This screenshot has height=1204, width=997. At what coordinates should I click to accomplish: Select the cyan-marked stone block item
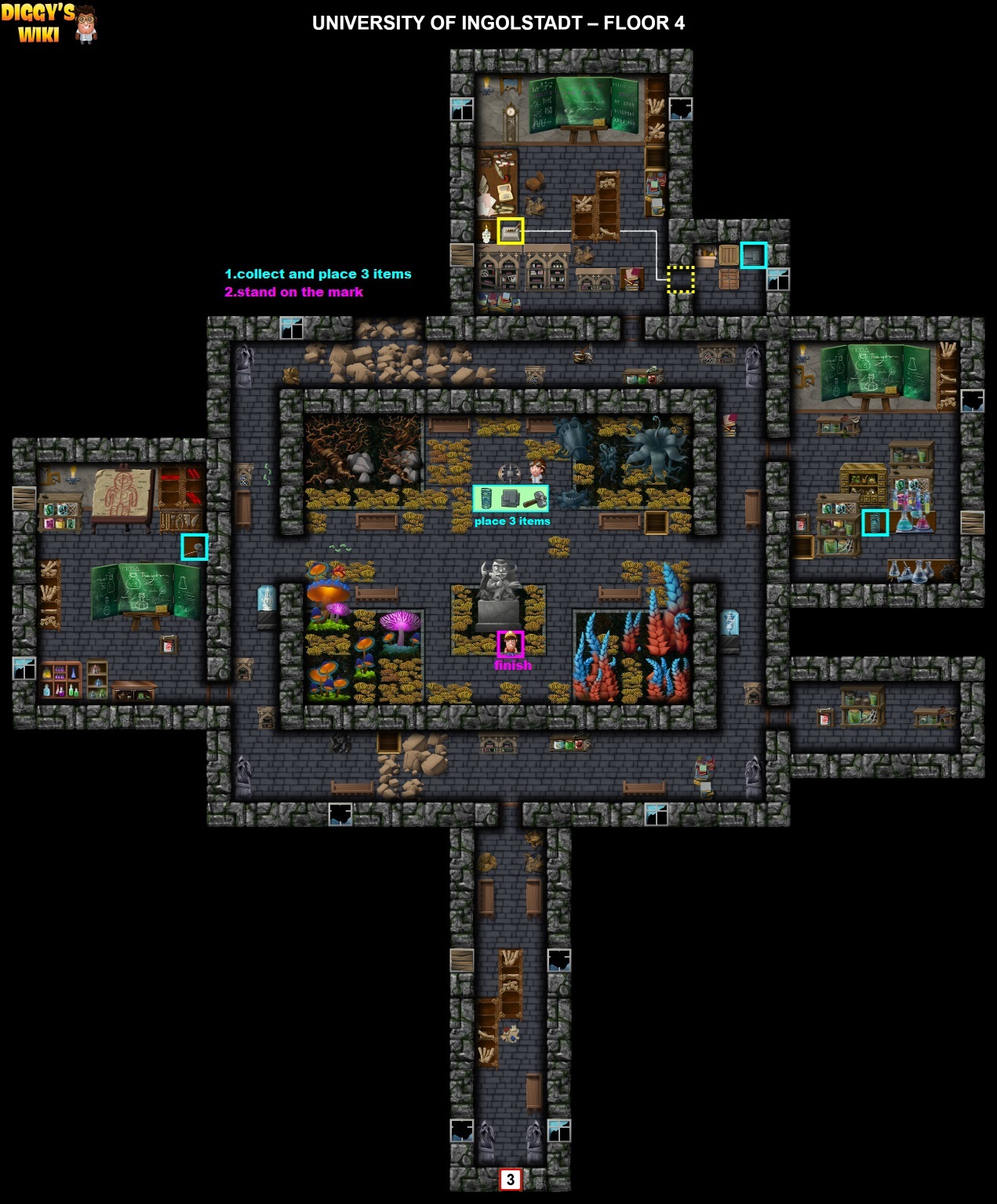coord(753,255)
